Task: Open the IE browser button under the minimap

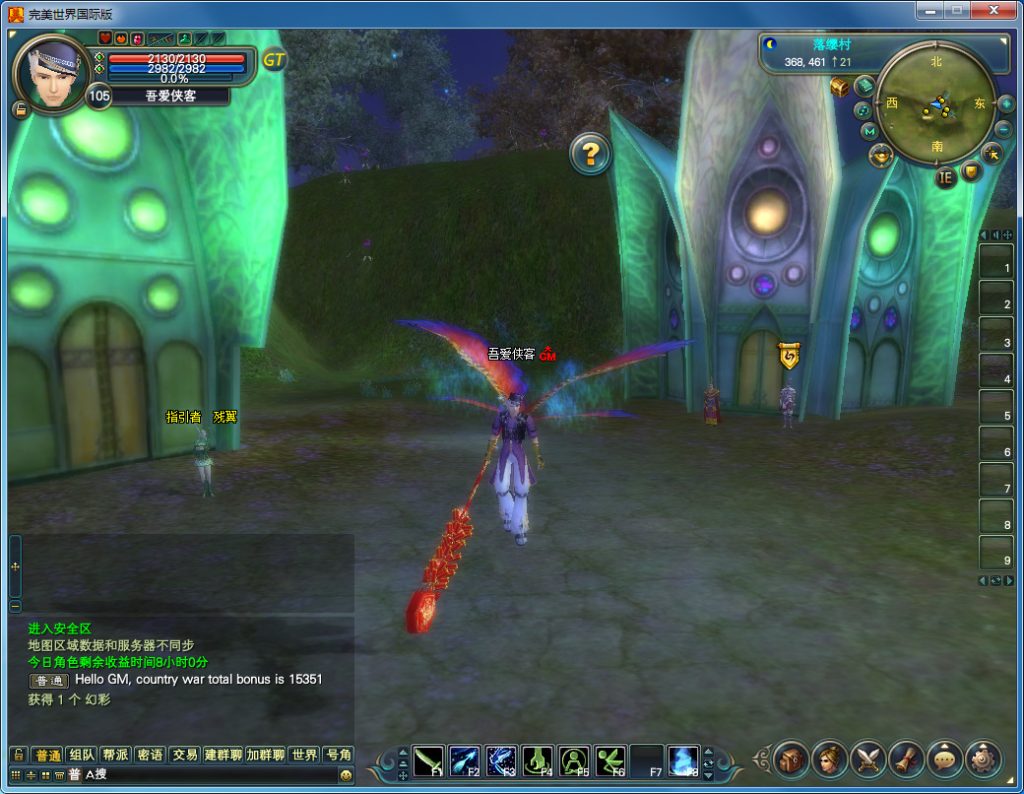Action: [945, 178]
